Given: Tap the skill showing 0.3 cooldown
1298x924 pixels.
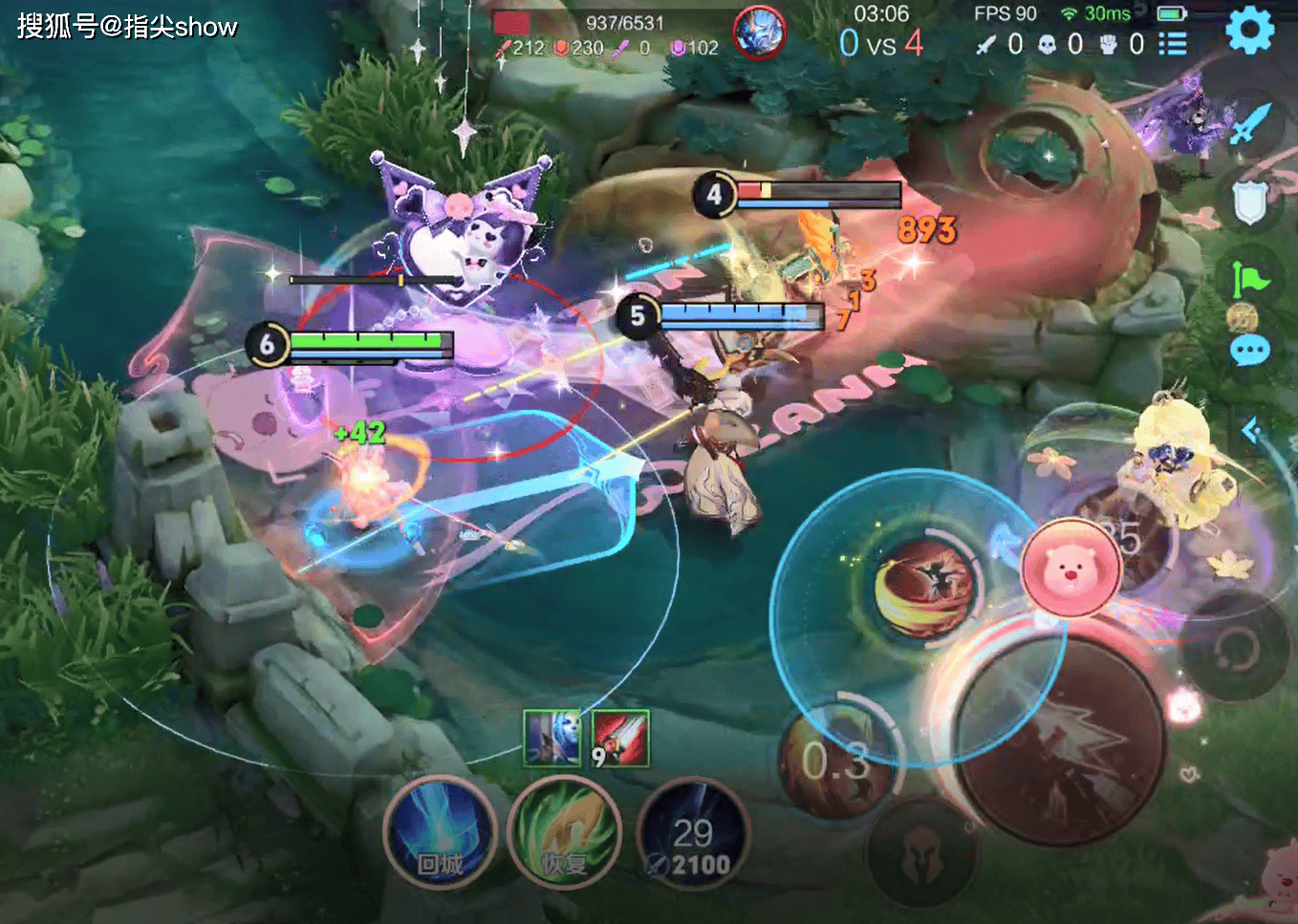Looking at the screenshot, I should (836, 762).
